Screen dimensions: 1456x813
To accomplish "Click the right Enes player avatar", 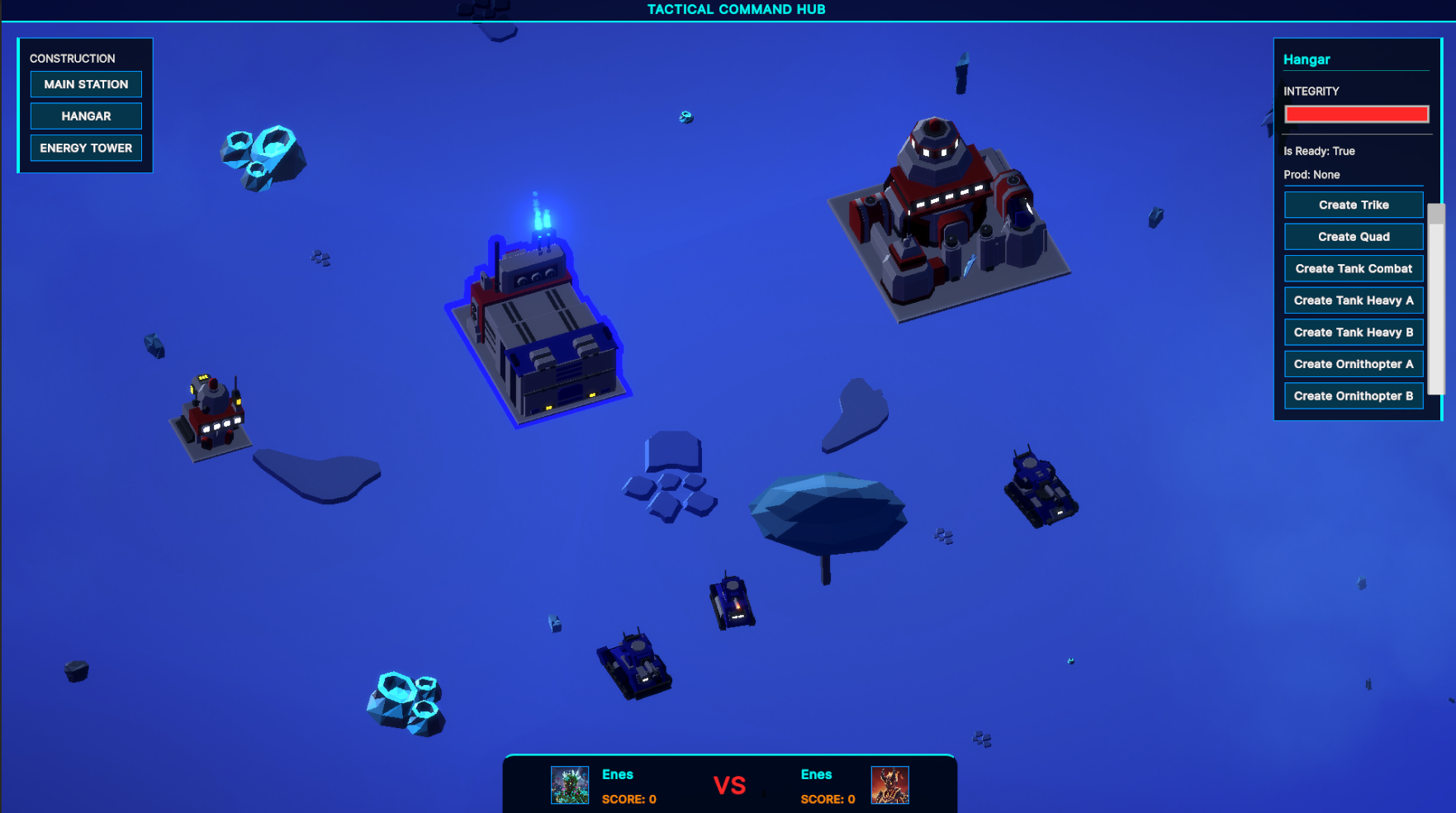I will click(888, 785).
